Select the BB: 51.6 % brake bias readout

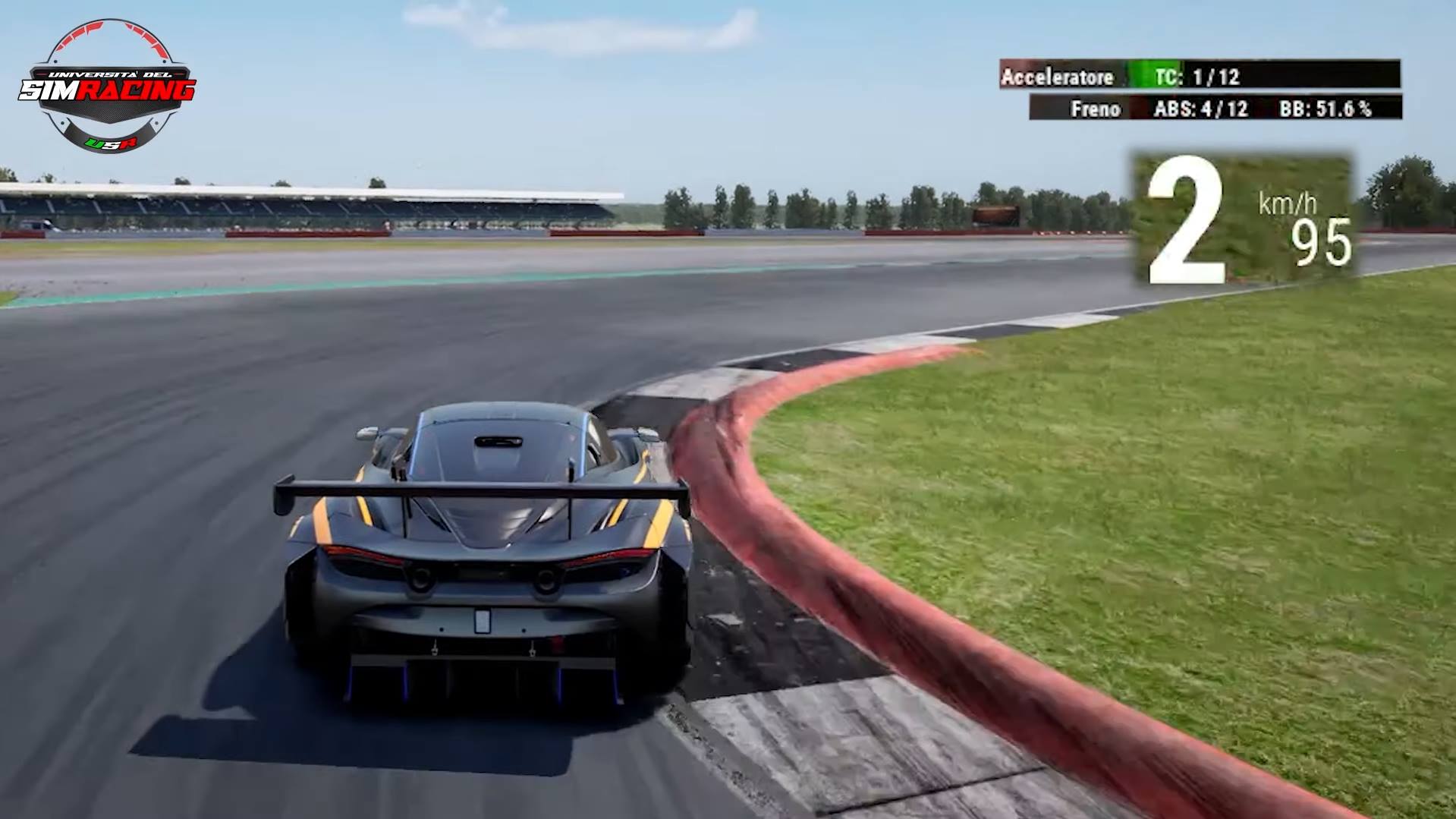(x=1324, y=109)
